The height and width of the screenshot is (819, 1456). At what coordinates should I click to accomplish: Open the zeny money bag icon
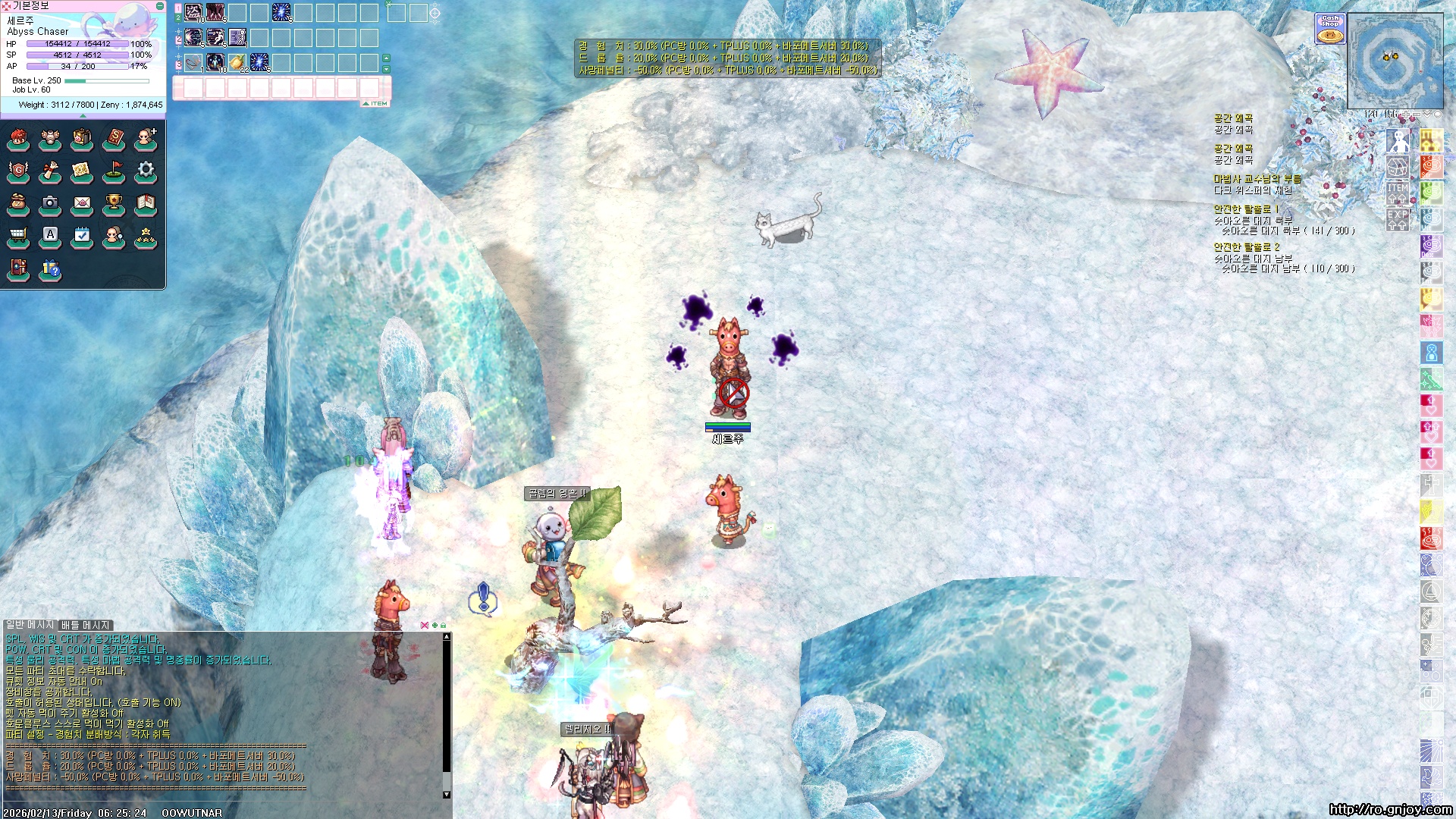pos(18,203)
